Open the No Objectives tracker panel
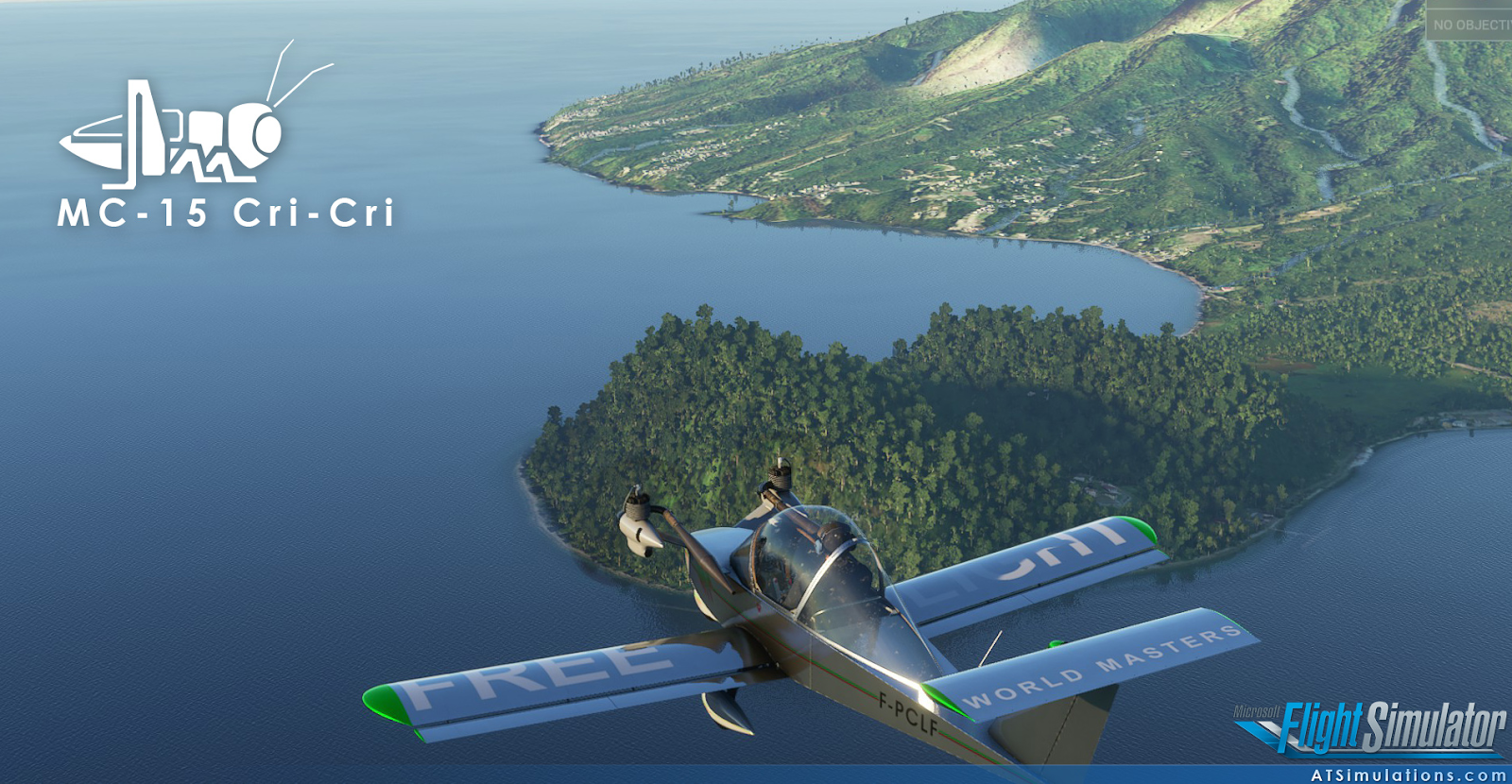Image resolution: width=1512 pixels, height=784 pixels. 1470,25
